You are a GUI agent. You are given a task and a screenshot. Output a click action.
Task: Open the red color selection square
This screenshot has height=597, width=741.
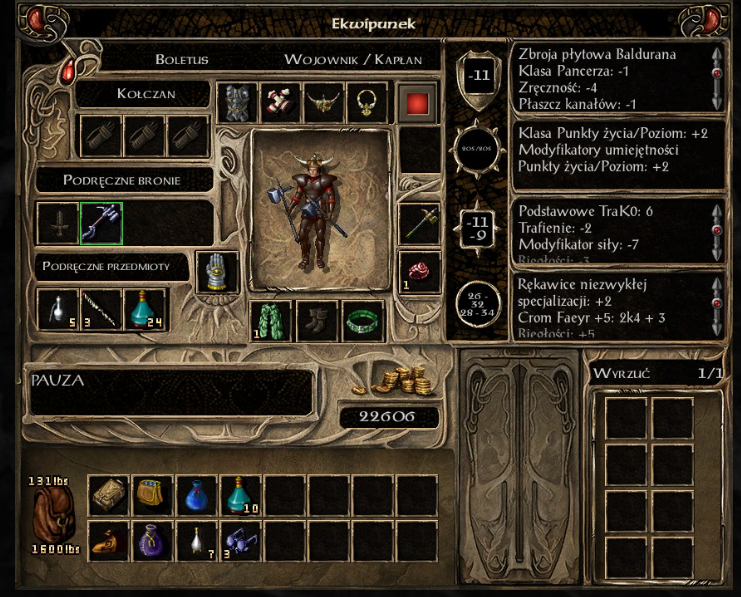(416, 103)
